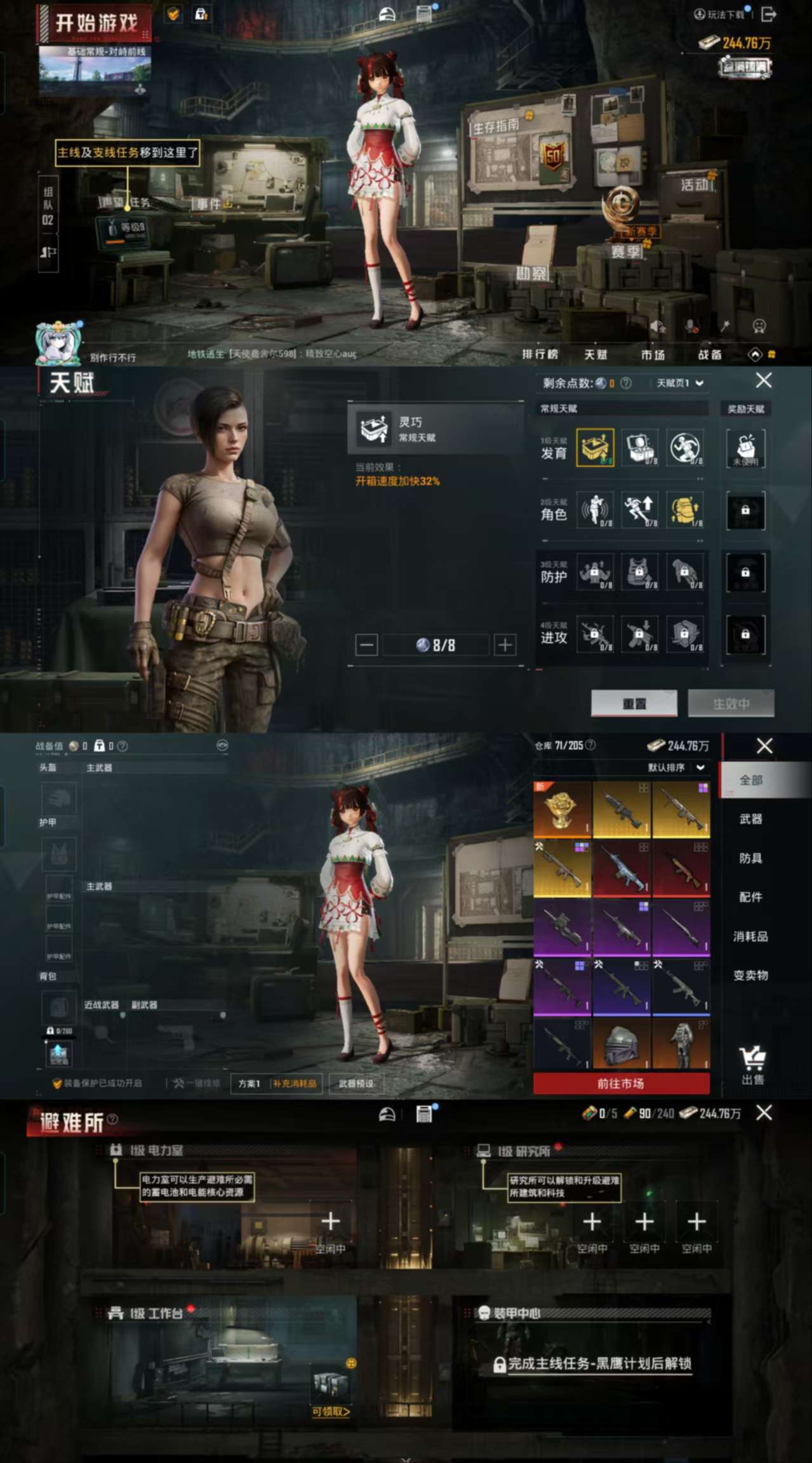Screen dimensions: 812x1463
Task: Claim the workbench reward 可领取
Action: click(331, 1412)
